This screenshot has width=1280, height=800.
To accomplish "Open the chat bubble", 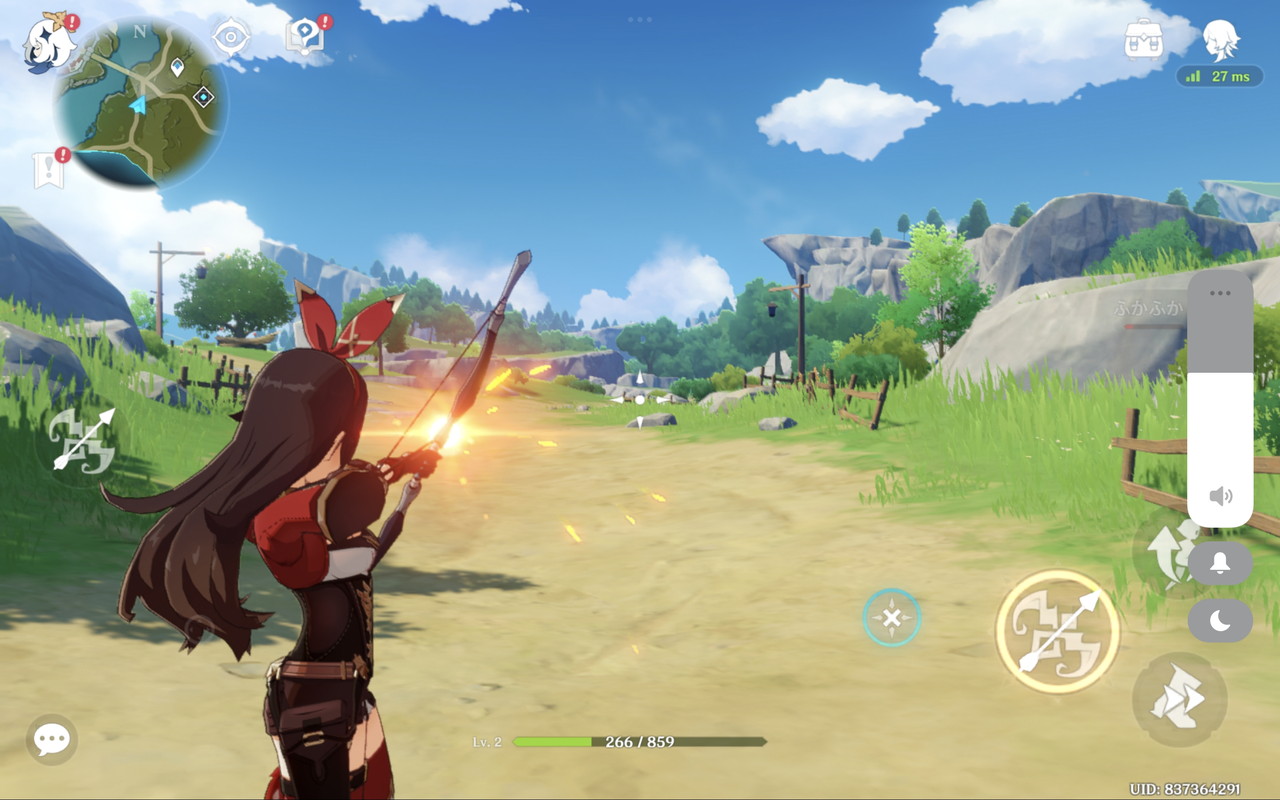I will (51, 740).
